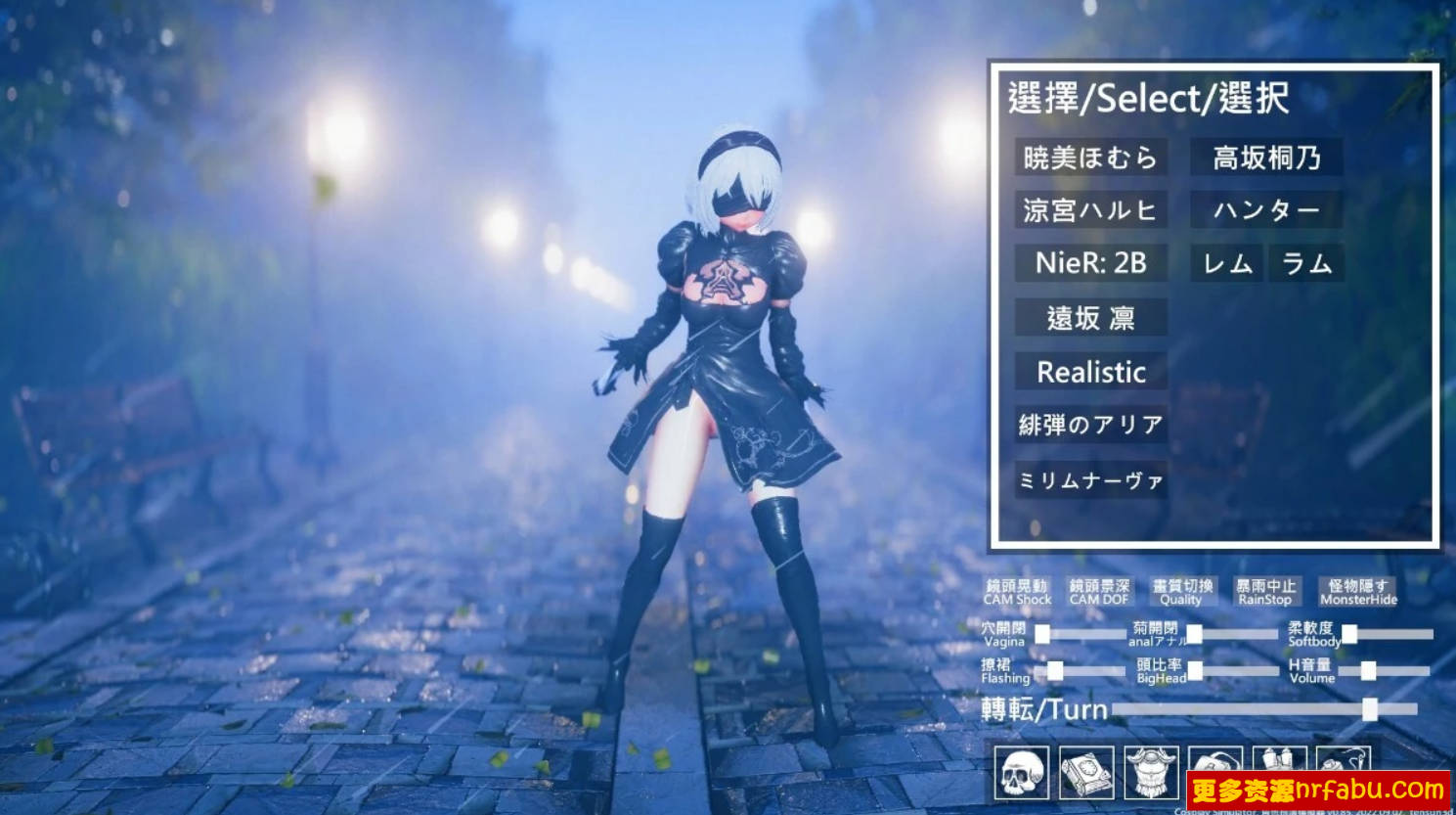Viewport: 1456px width, 815px height.
Task: Choose the Realistic model option
Action: pyautogui.click(x=1090, y=372)
